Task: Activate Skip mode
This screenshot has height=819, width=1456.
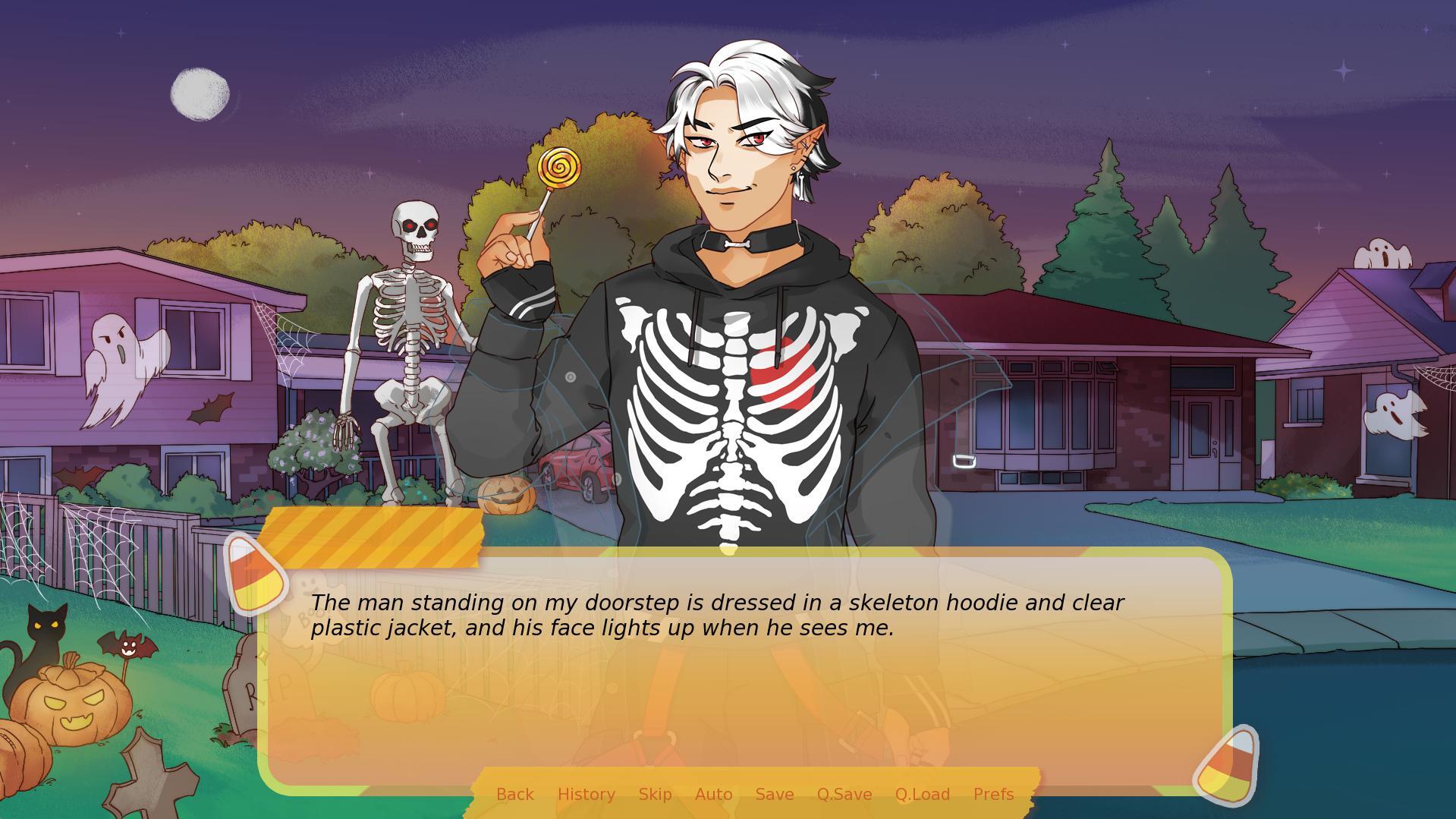Action: click(654, 794)
